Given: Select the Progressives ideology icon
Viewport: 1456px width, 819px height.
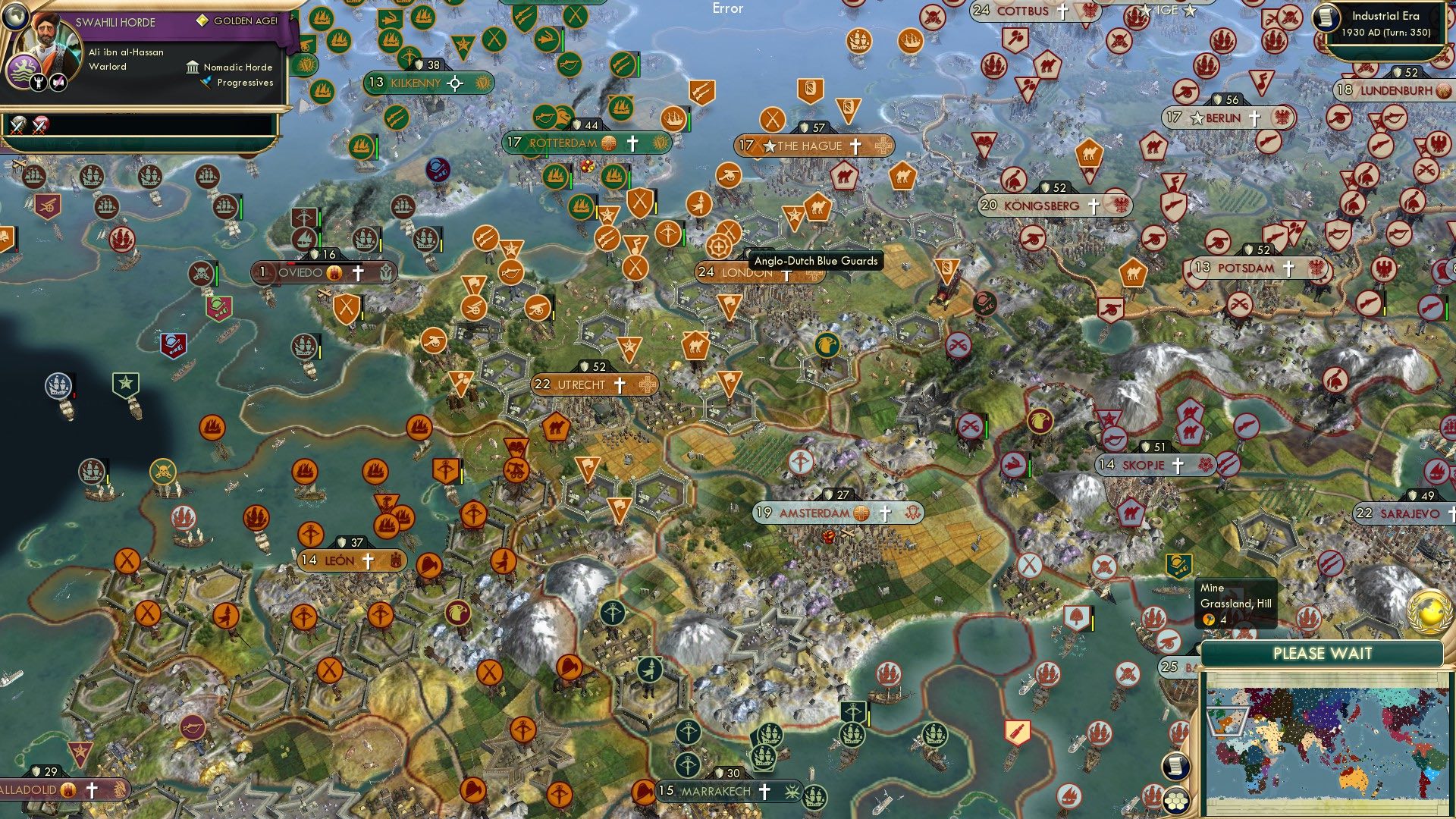Looking at the screenshot, I should click(x=203, y=83).
